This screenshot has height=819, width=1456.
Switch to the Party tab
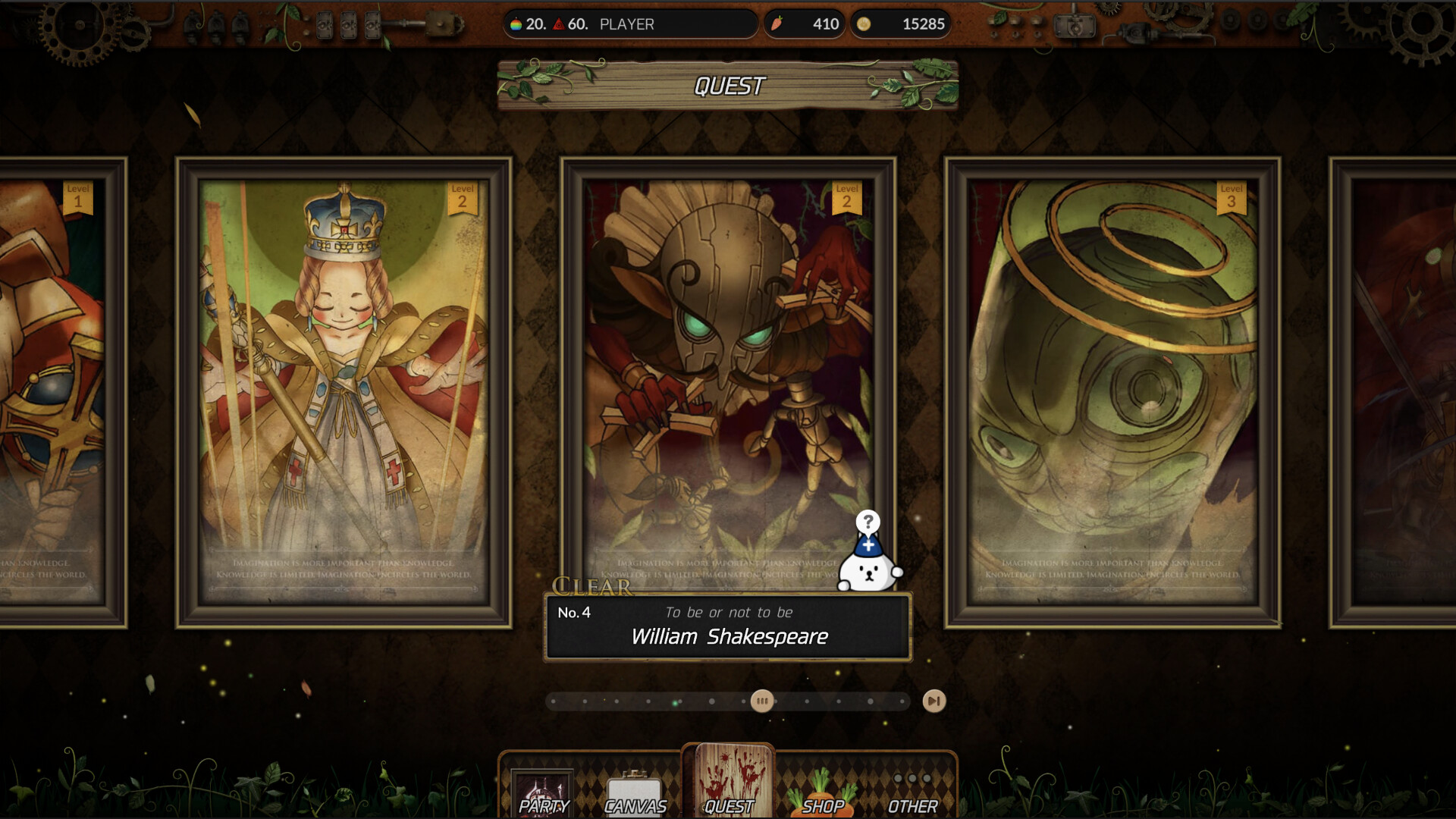point(541,792)
